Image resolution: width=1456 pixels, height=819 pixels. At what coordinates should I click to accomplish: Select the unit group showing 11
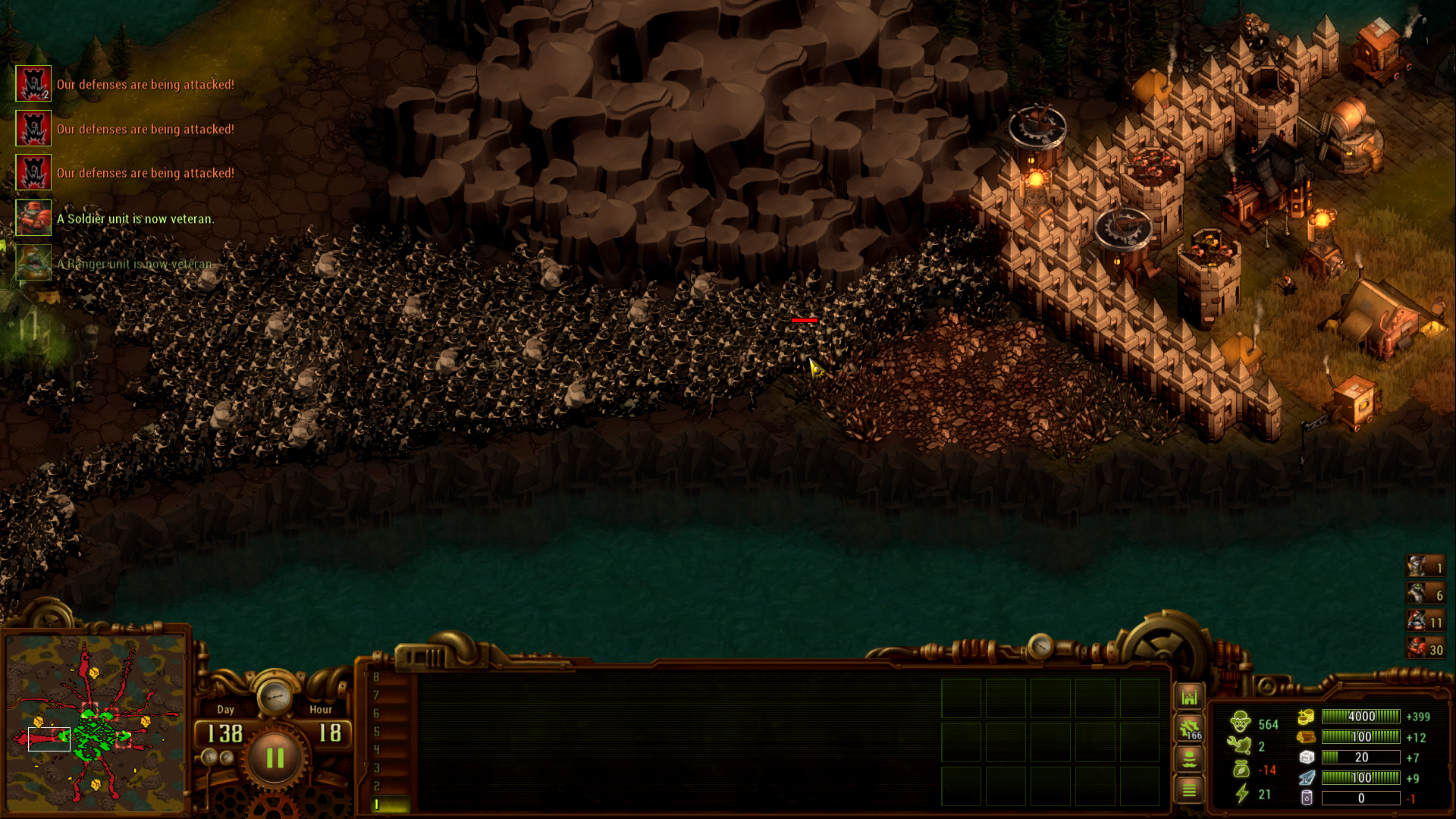[x=1425, y=622]
